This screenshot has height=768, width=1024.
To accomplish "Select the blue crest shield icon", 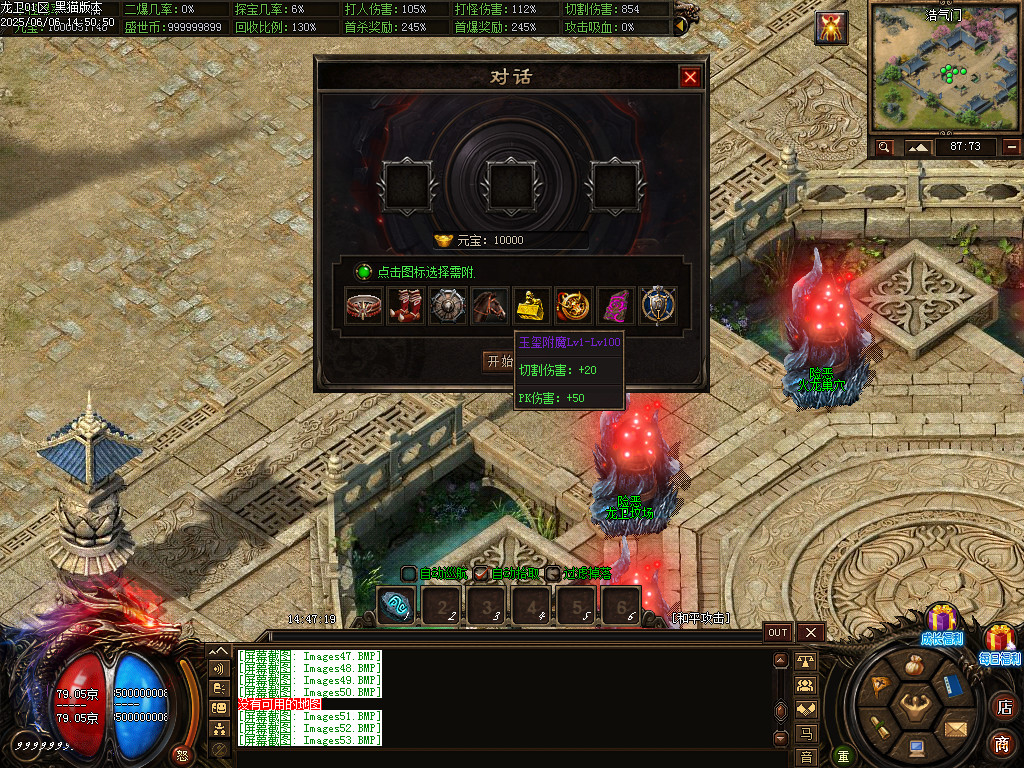I will 658,305.
